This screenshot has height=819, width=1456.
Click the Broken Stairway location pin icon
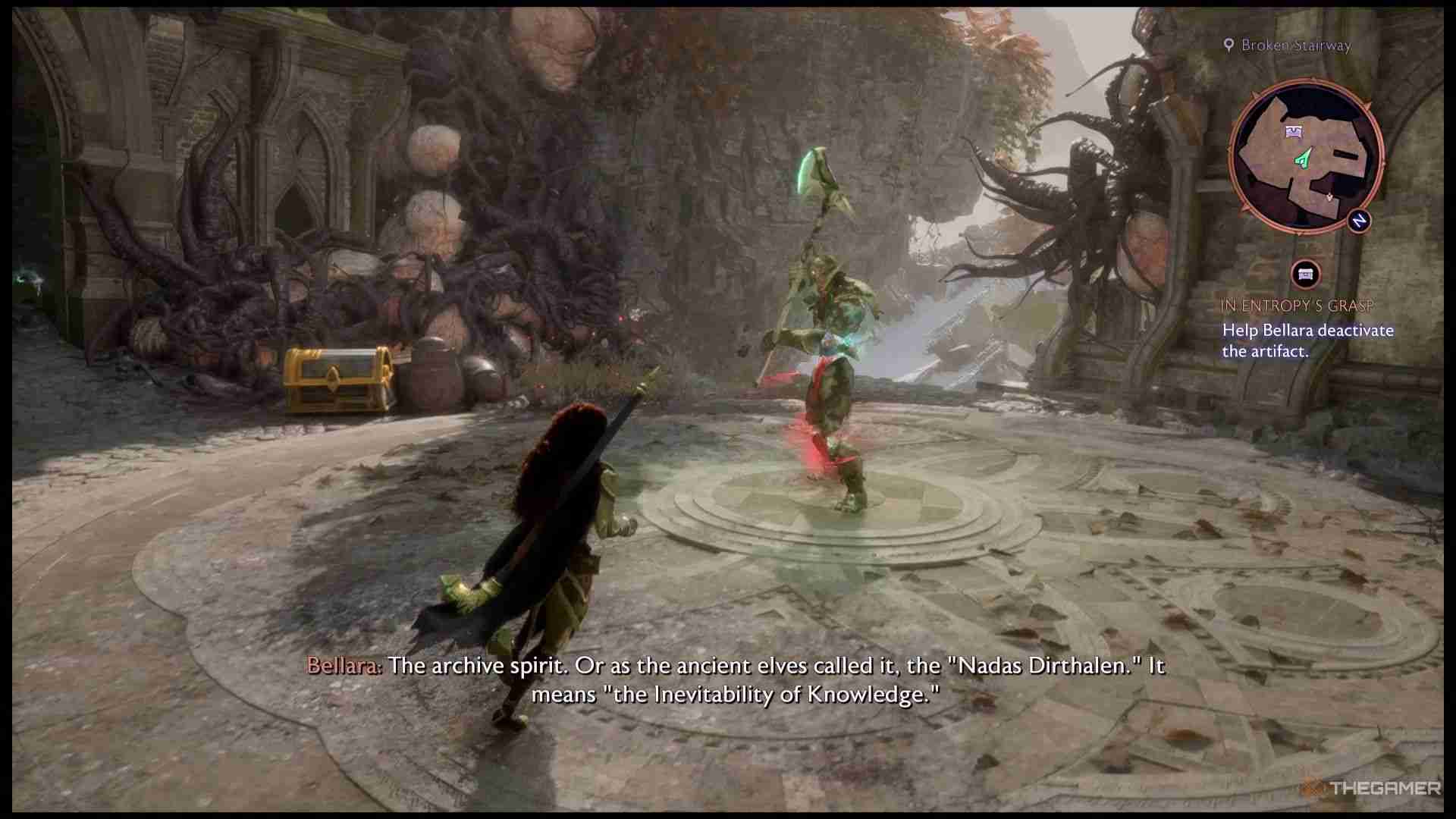1229,45
